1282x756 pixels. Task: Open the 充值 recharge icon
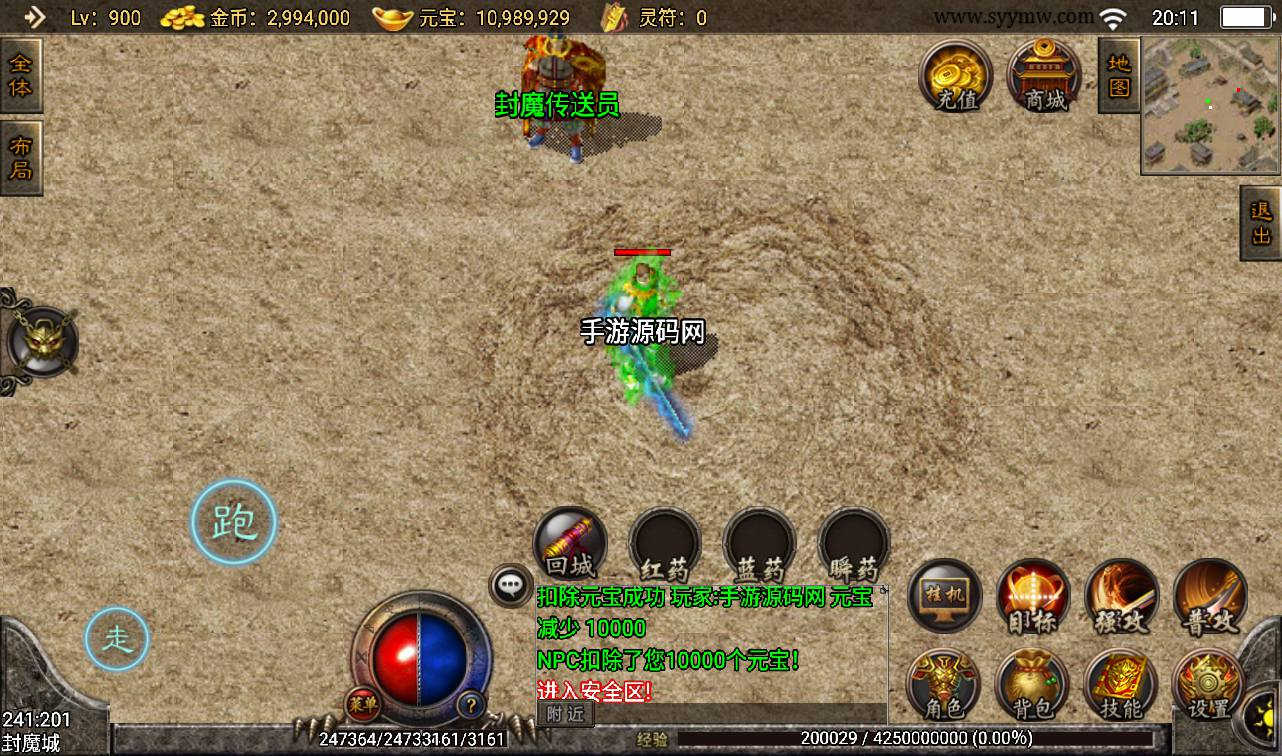pos(956,76)
